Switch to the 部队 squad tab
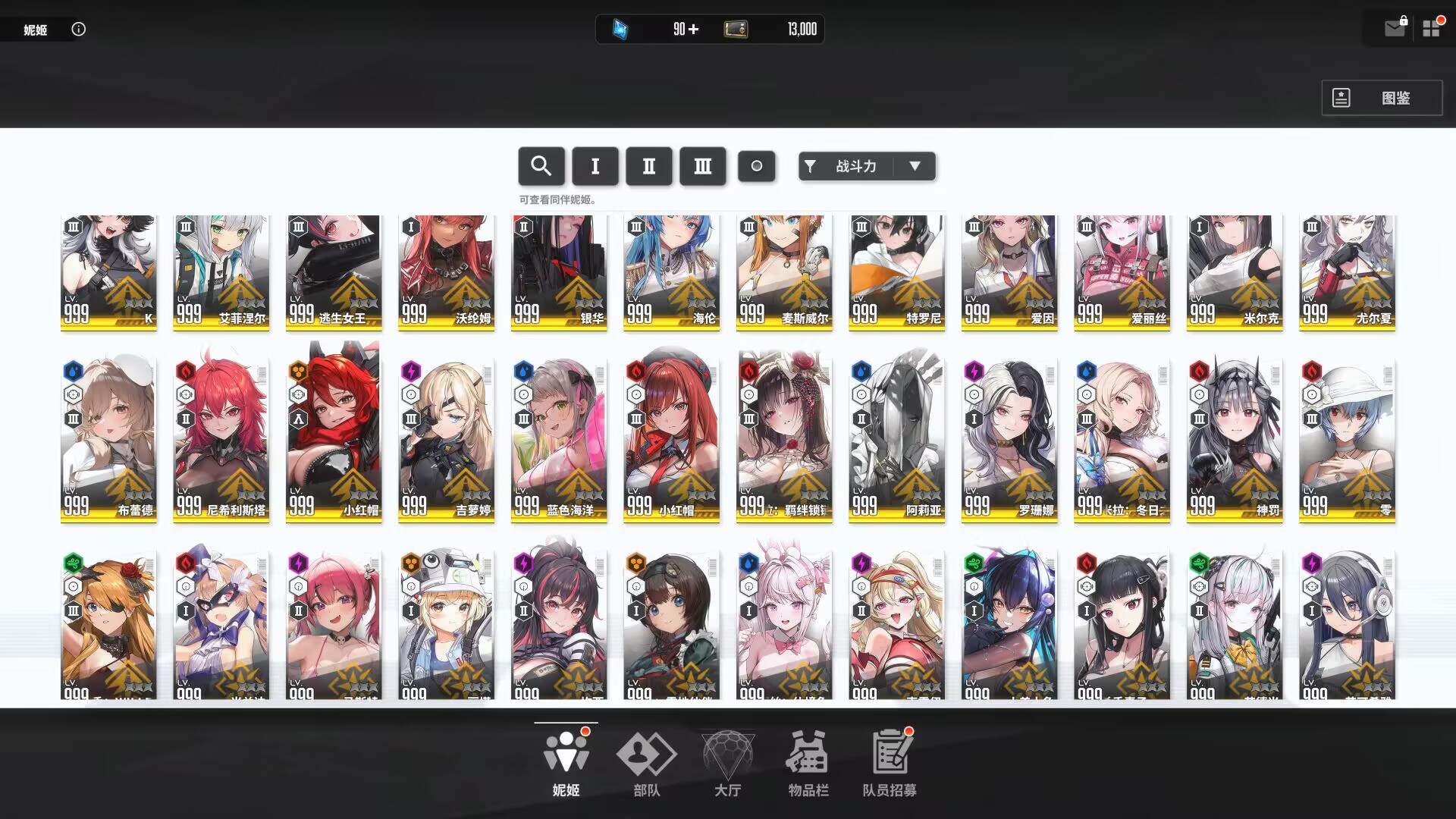Viewport: 1456px width, 819px height. [x=646, y=764]
